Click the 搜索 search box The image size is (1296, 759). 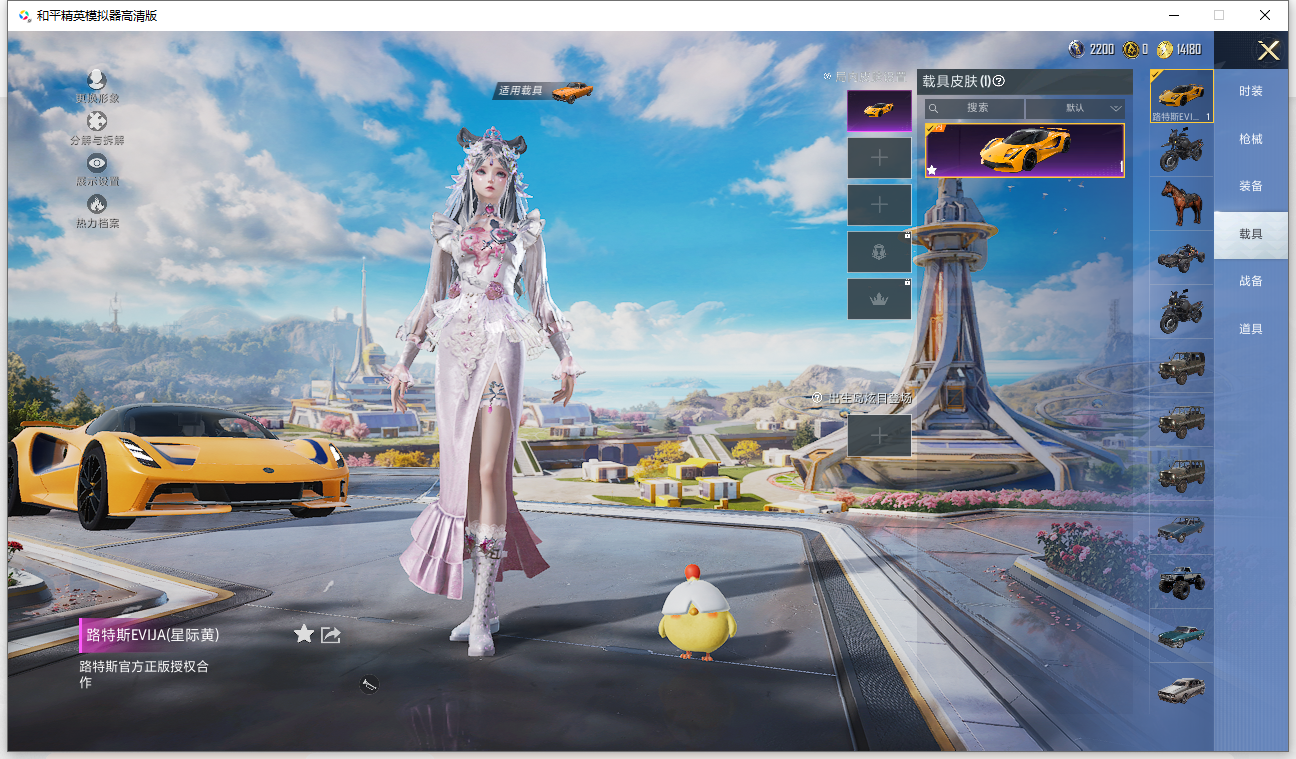pyautogui.click(x=975, y=108)
